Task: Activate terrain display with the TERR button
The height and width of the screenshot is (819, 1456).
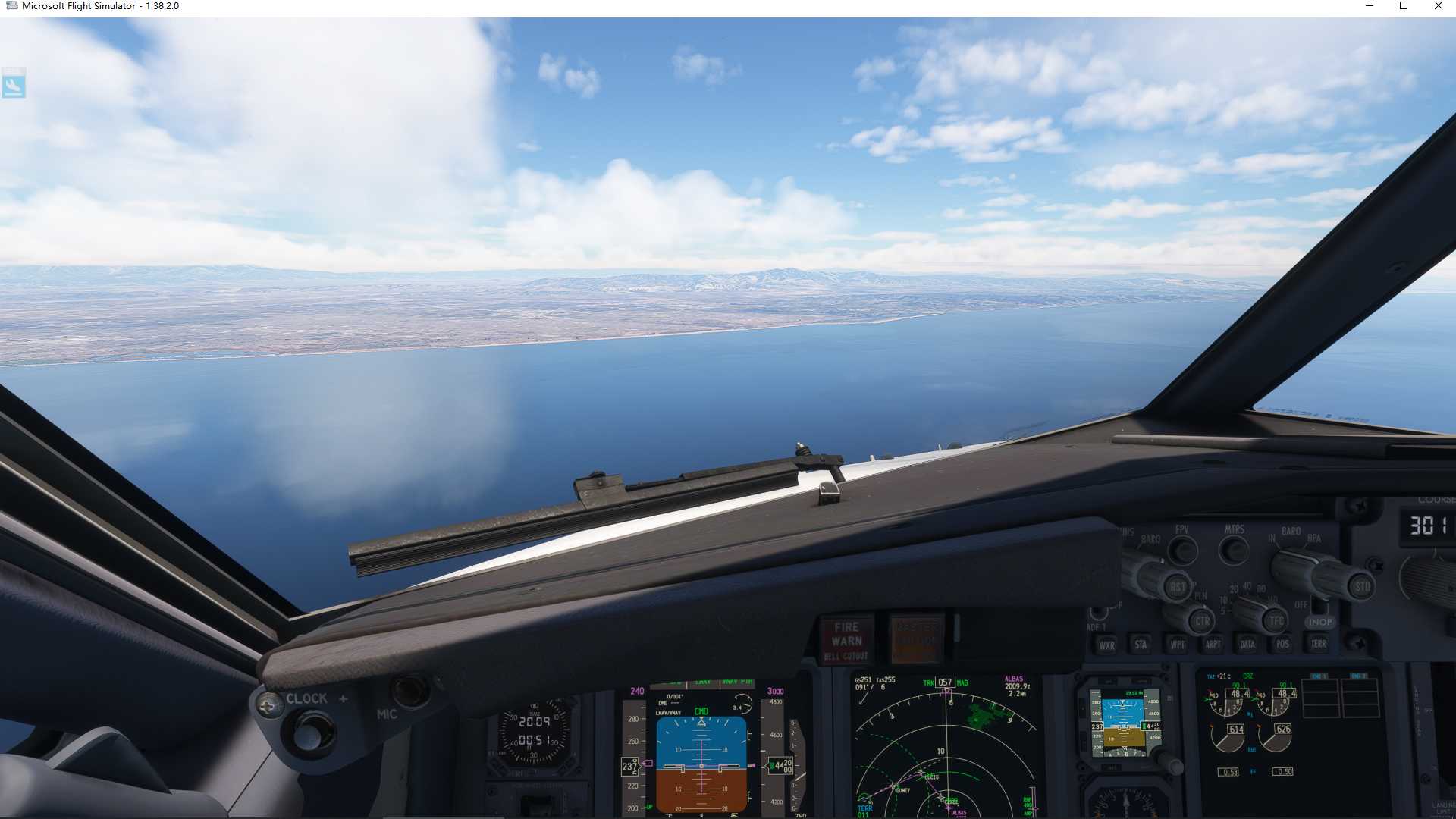Action: click(x=1319, y=645)
